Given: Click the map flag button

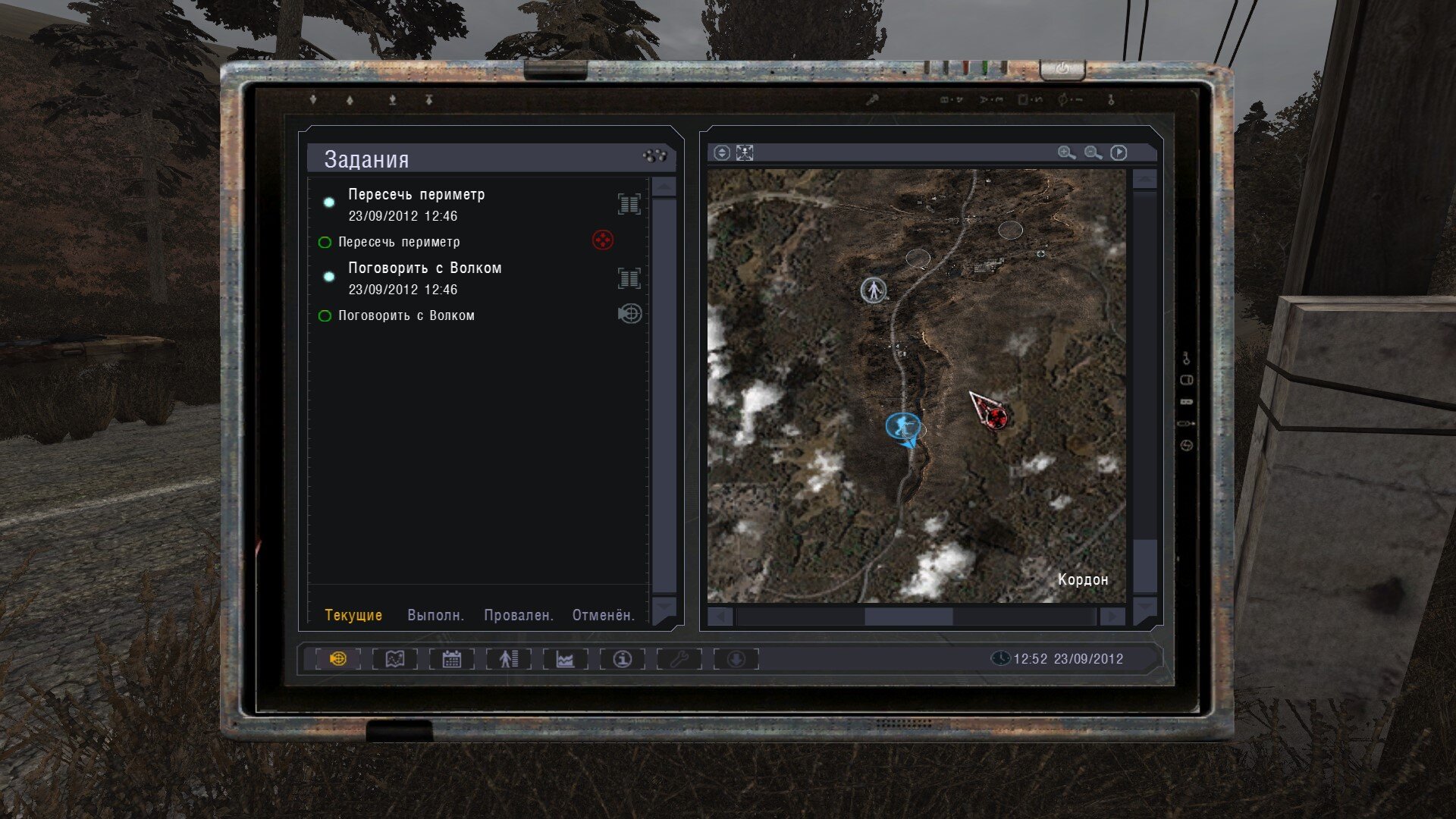Looking at the screenshot, I should [x=1119, y=153].
